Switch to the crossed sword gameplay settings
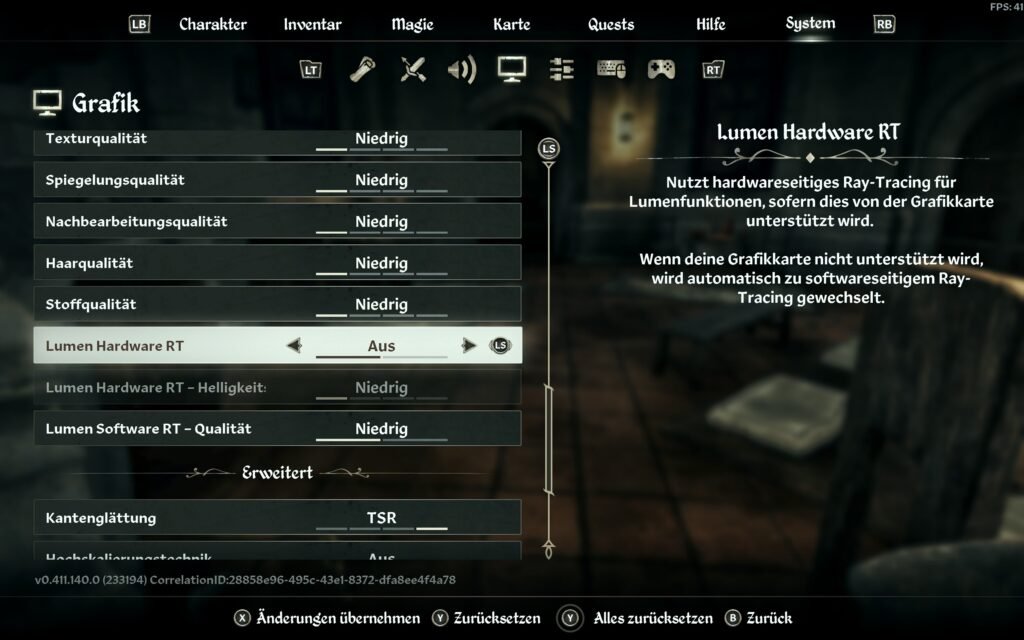The height and width of the screenshot is (640, 1024). click(412, 69)
